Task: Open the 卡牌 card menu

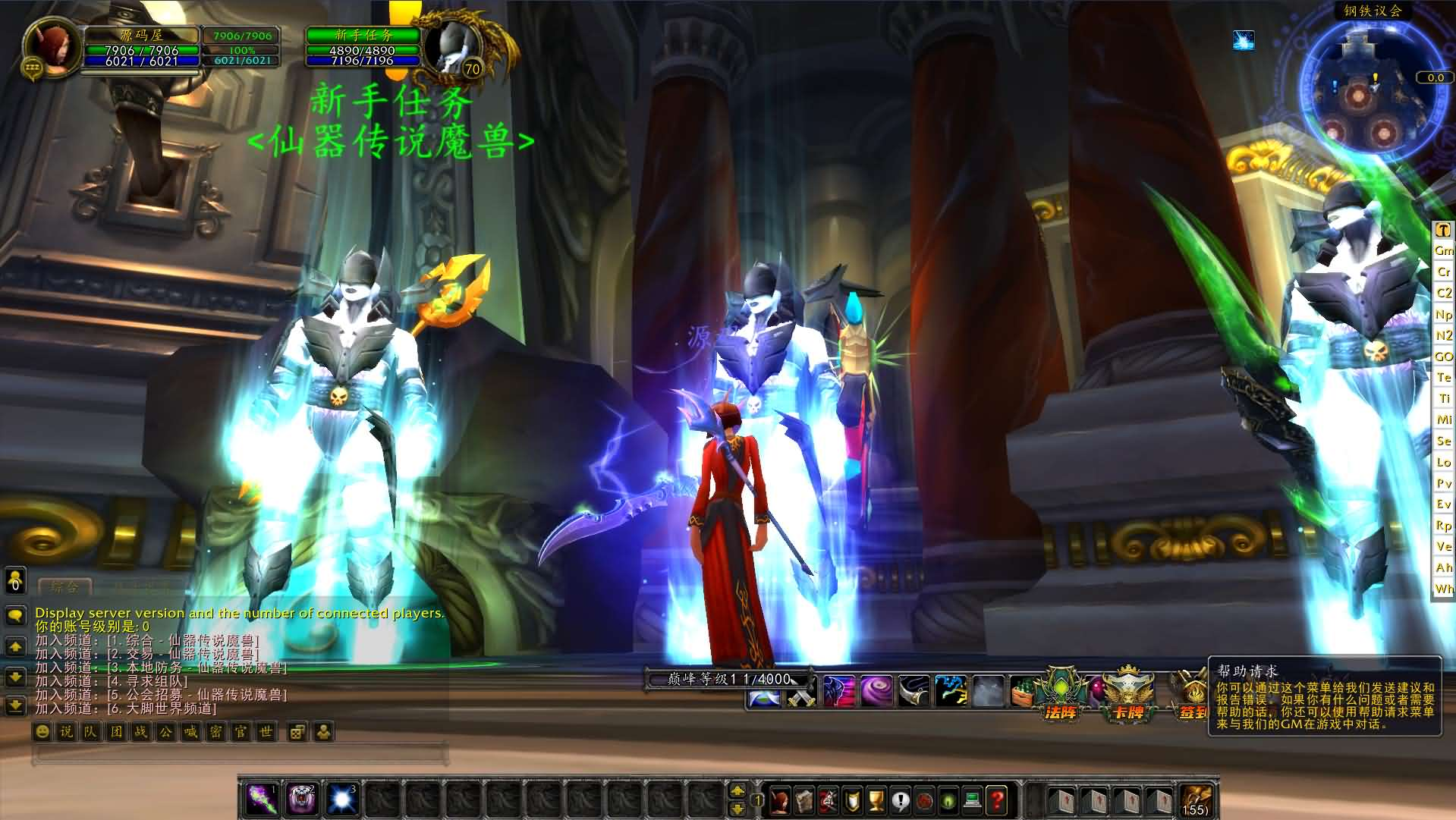Action: point(1128,694)
